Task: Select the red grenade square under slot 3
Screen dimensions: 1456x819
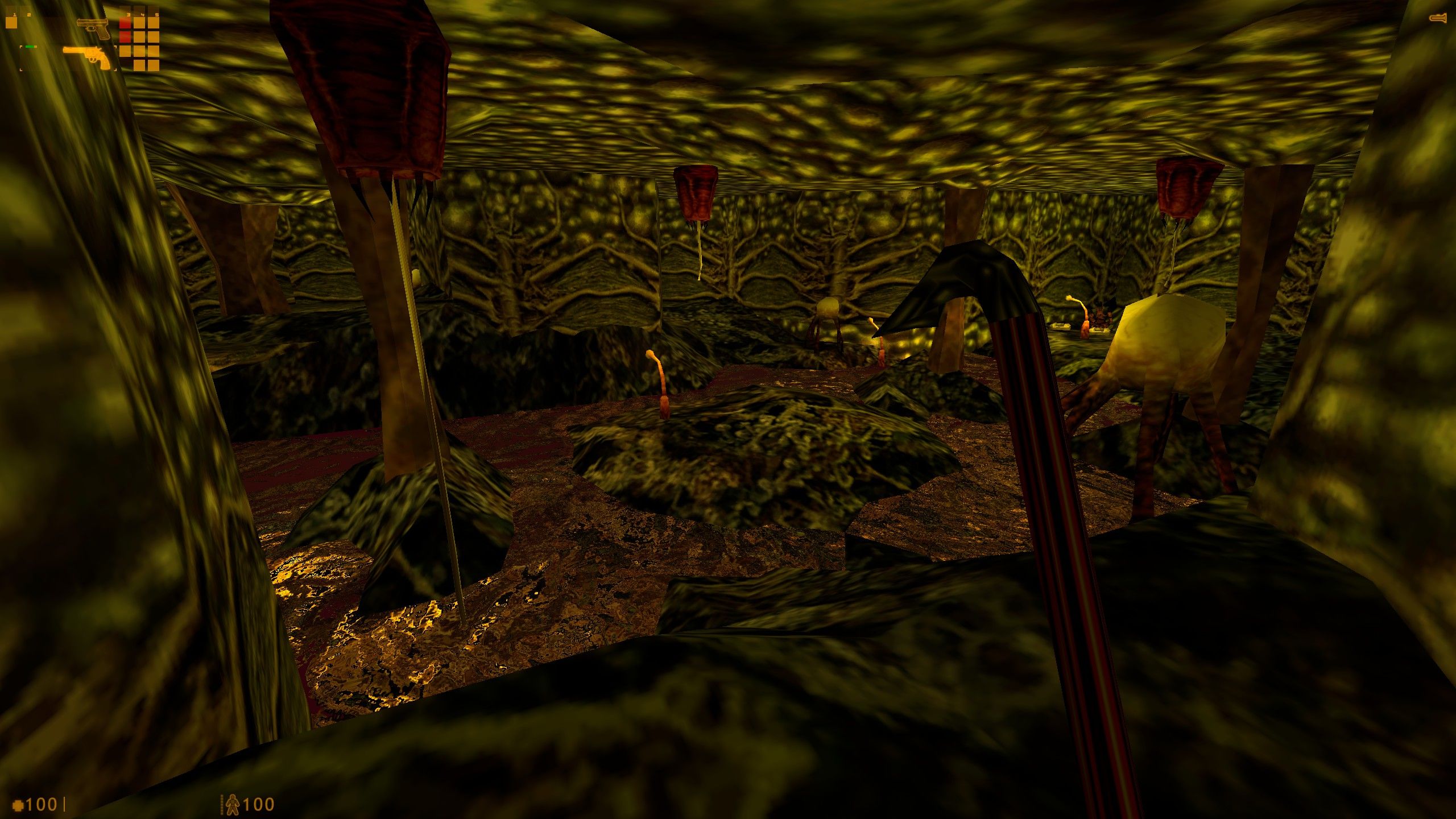Action: [x=125, y=24]
